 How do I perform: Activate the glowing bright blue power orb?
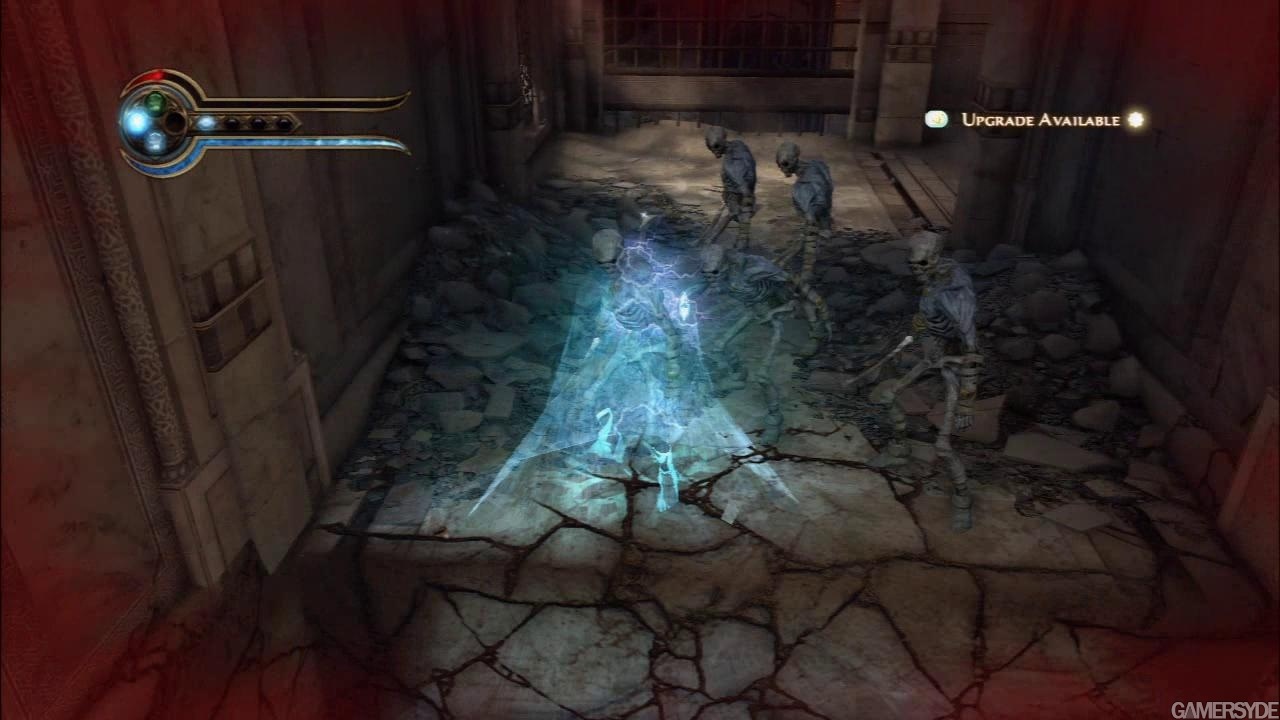[136, 122]
